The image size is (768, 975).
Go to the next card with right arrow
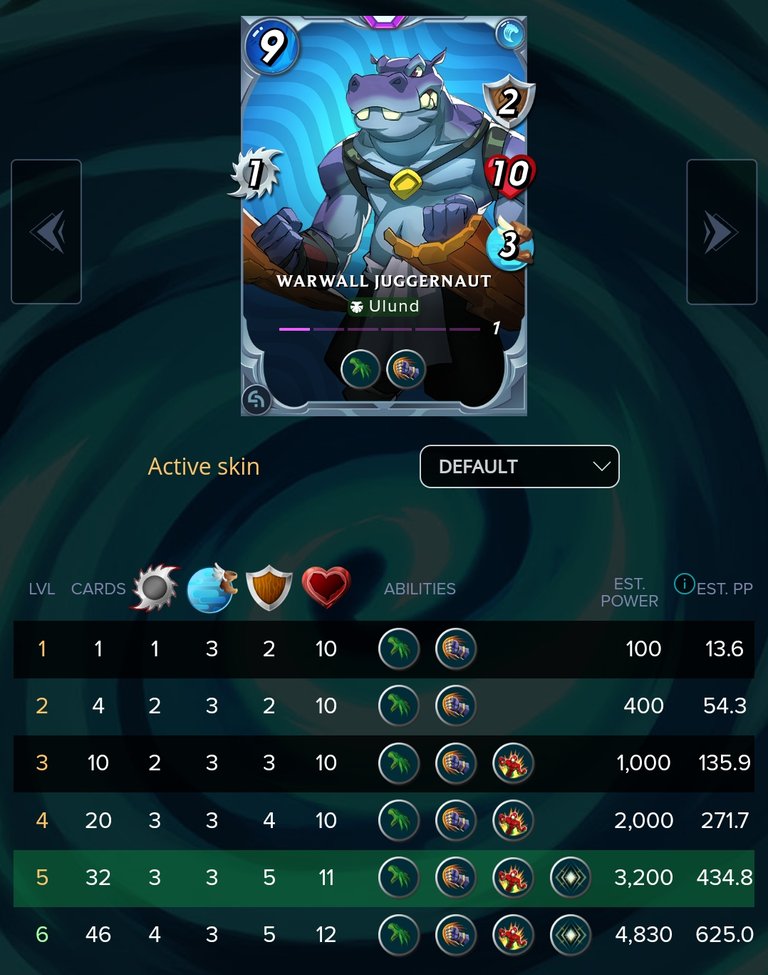click(x=721, y=232)
